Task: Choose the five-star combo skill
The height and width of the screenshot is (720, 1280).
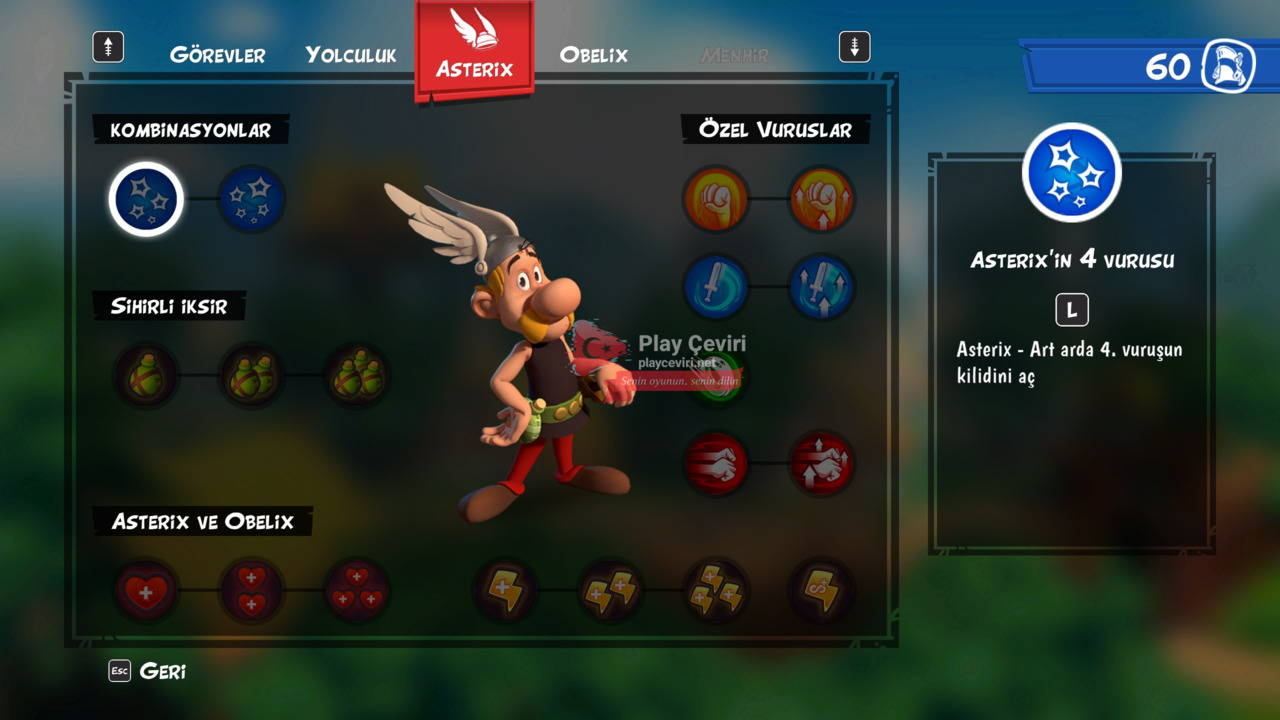Action: [252, 199]
